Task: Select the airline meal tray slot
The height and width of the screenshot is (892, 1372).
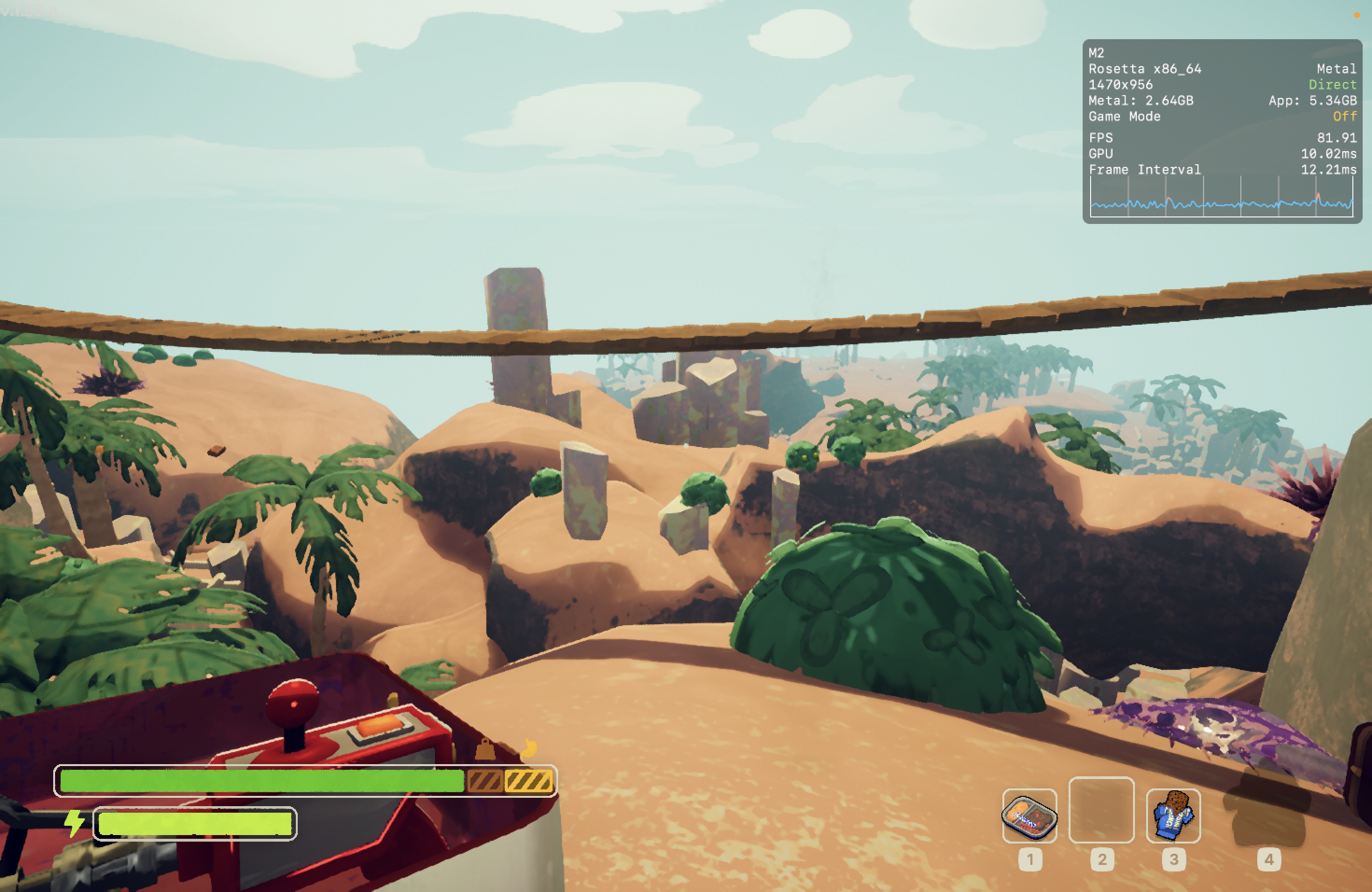Action: click(1029, 815)
